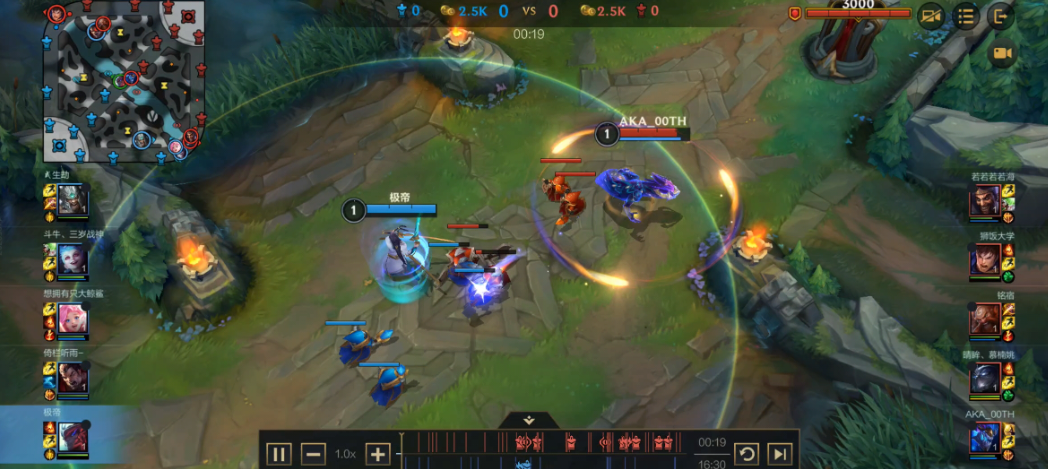This screenshot has height=469, width=1048.
Task: Pause the replay playback
Action: [278, 454]
